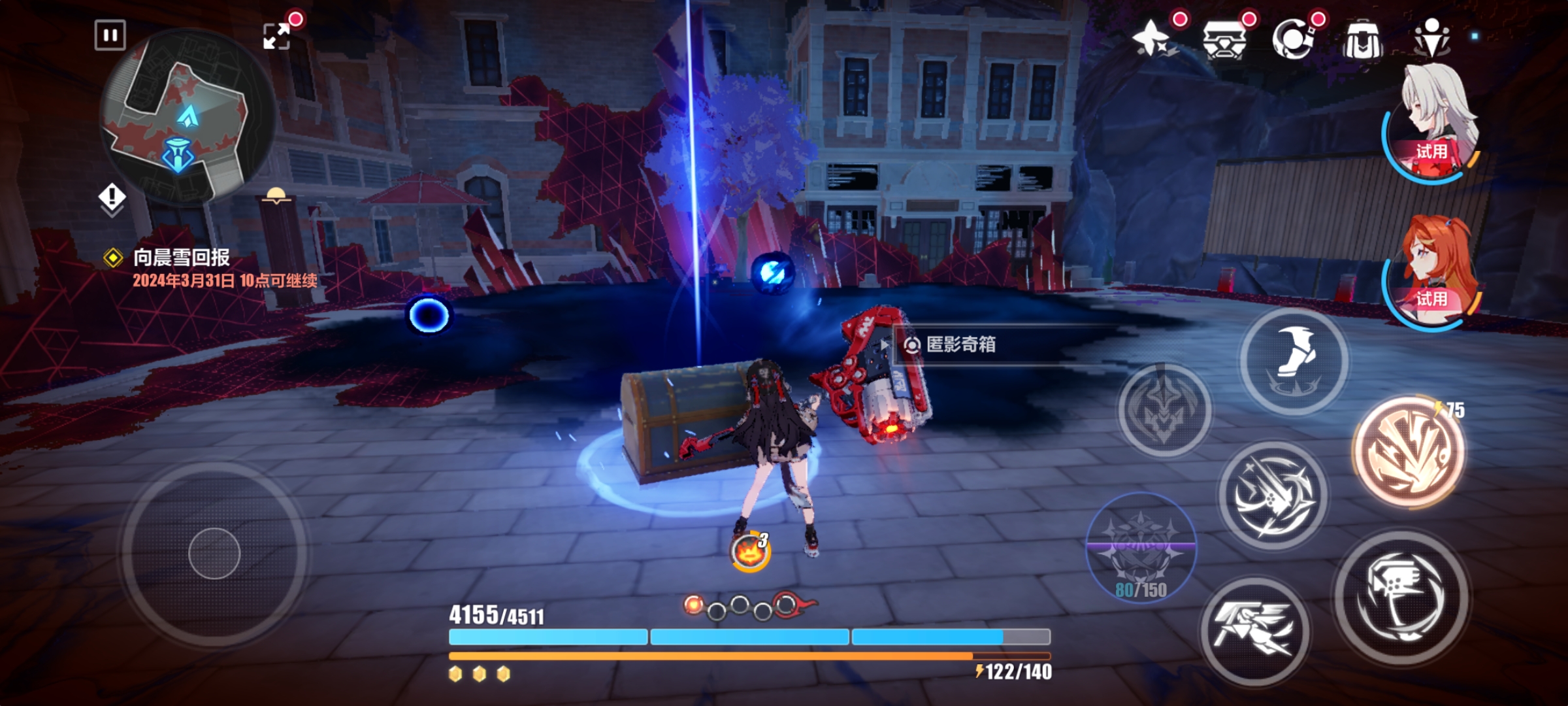Open the 匿影奇箱 chest interaction prompt
The height and width of the screenshot is (706, 1568).
pyautogui.click(x=960, y=345)
